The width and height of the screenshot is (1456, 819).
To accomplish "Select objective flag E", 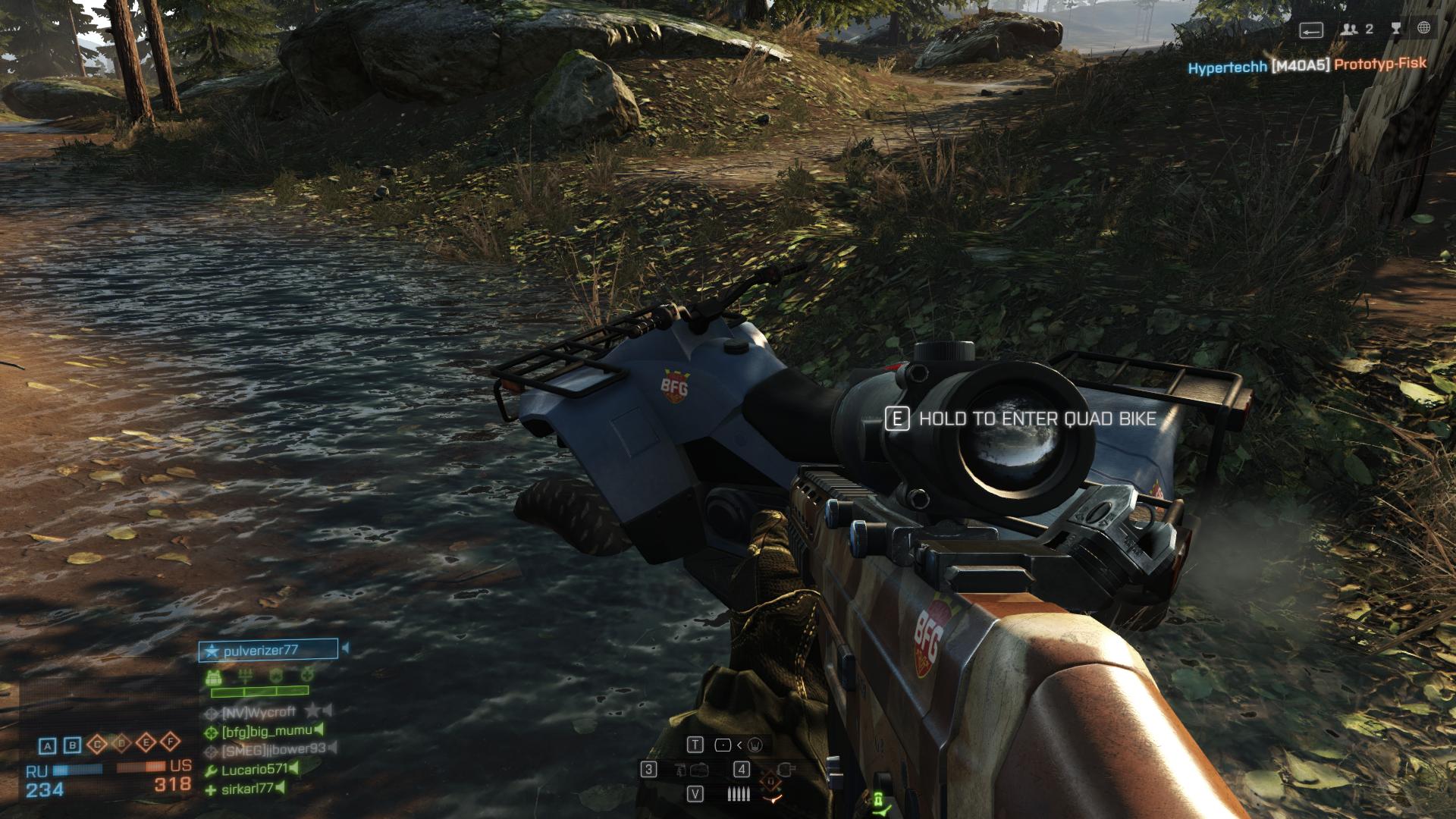I will (x=146, y=743).
